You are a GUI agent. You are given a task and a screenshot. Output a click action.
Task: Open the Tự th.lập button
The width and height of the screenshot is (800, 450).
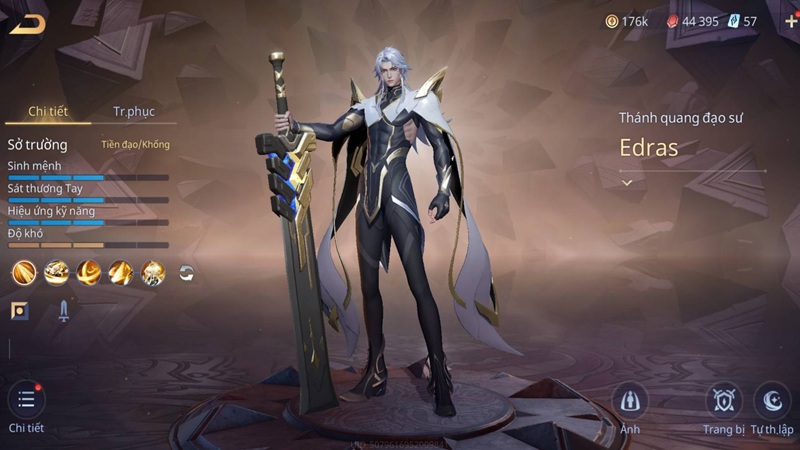click(x=772, y=401)
